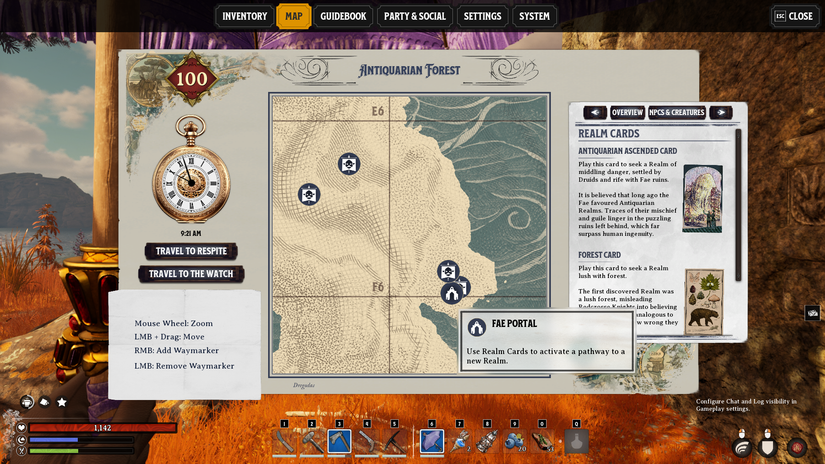Select the Fae Portal map marker
Screen dimensions: 825x464
tap(452, 293)
